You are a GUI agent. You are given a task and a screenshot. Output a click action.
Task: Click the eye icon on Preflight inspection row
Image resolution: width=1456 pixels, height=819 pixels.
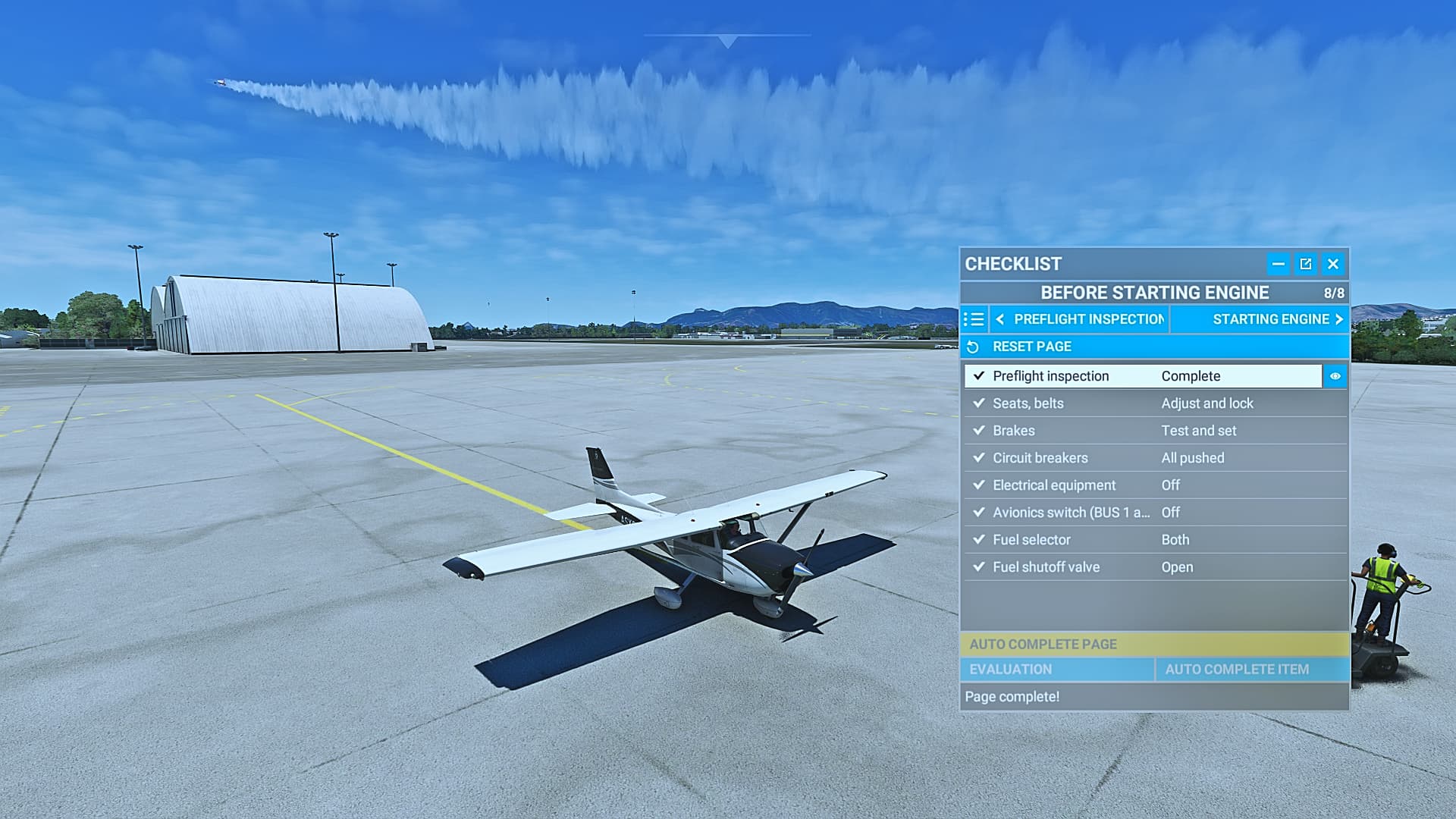pyautogui.click(x=1334, y=376)
